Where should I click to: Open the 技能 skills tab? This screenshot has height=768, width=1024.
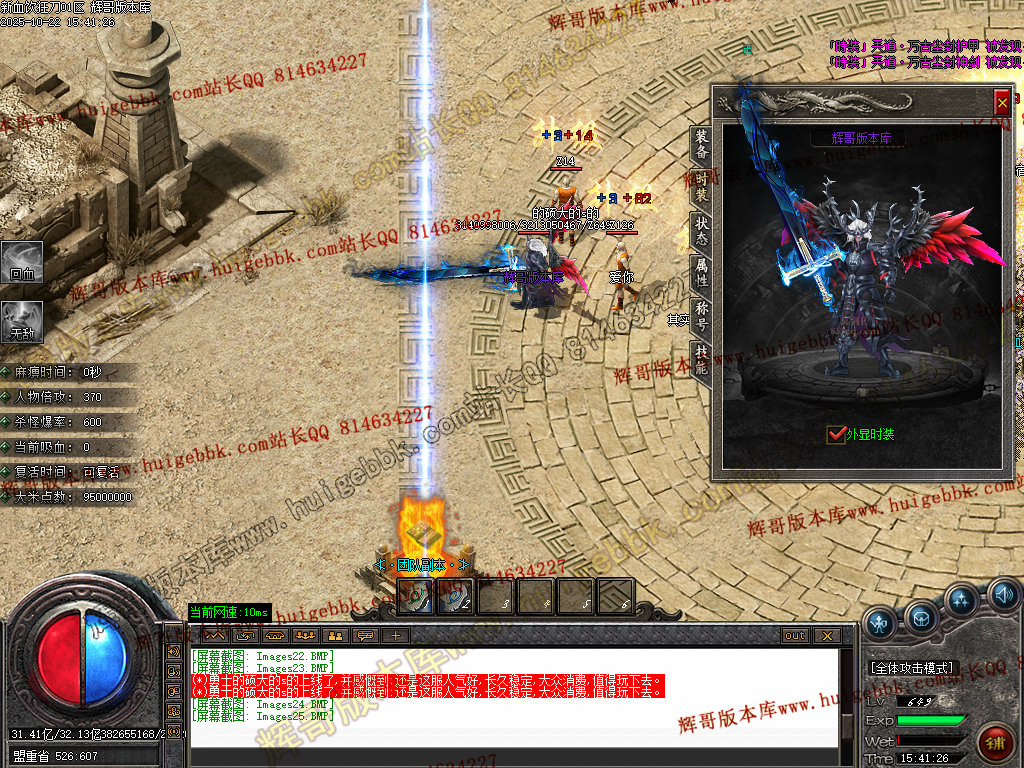[702, 358]
